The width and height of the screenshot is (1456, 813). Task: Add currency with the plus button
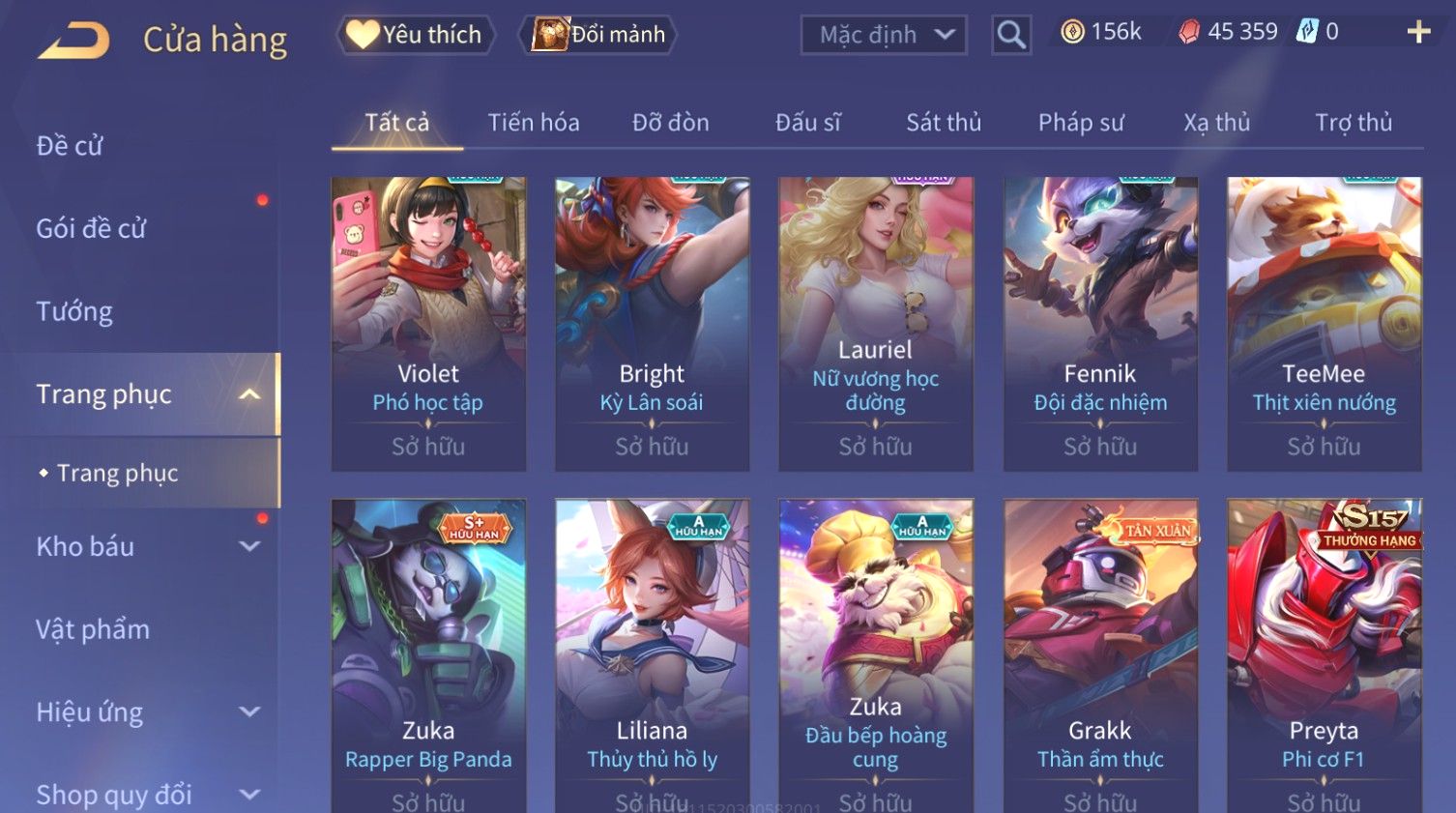click(1418, 33)
